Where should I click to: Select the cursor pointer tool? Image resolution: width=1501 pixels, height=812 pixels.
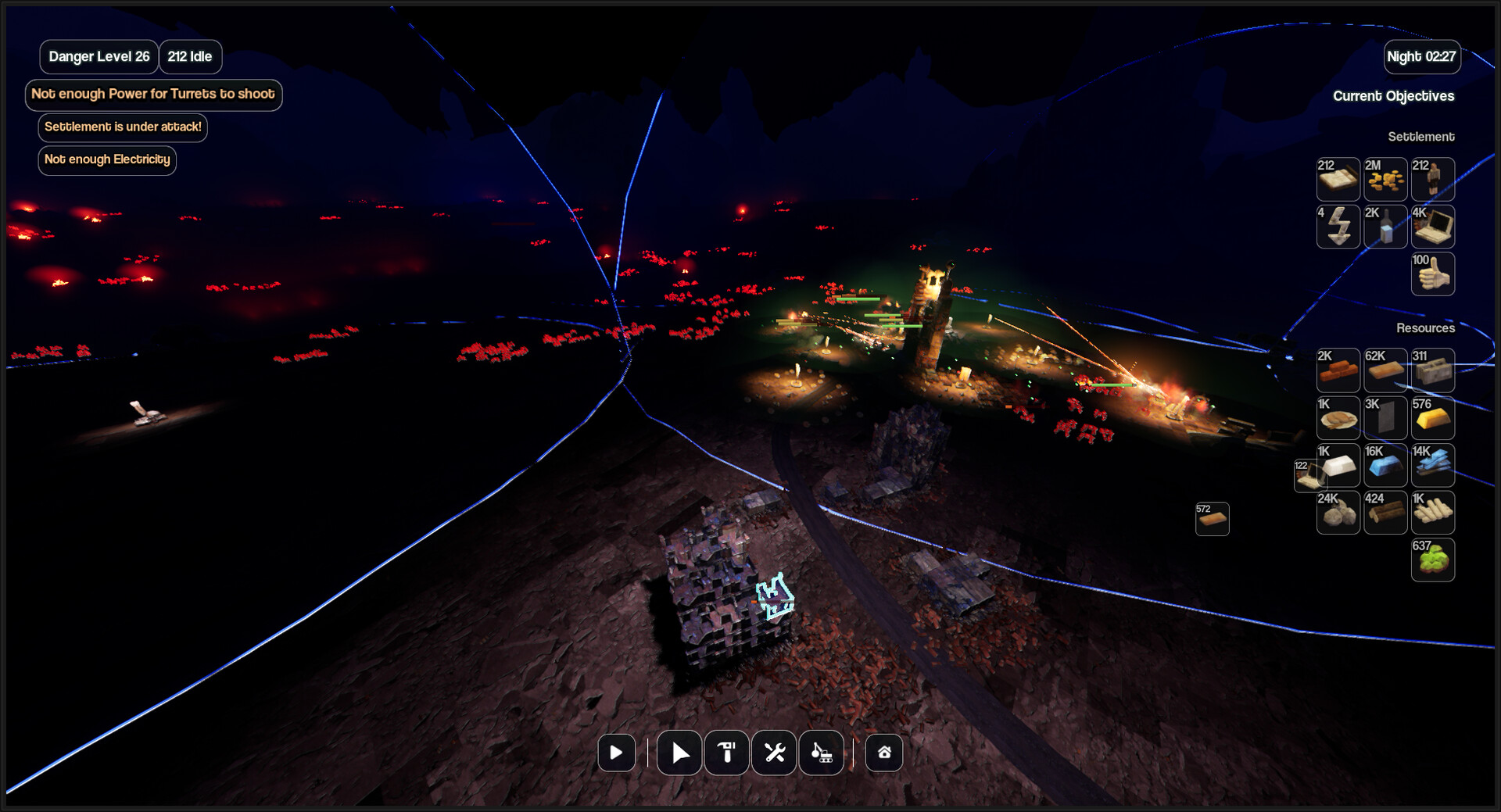679,753
